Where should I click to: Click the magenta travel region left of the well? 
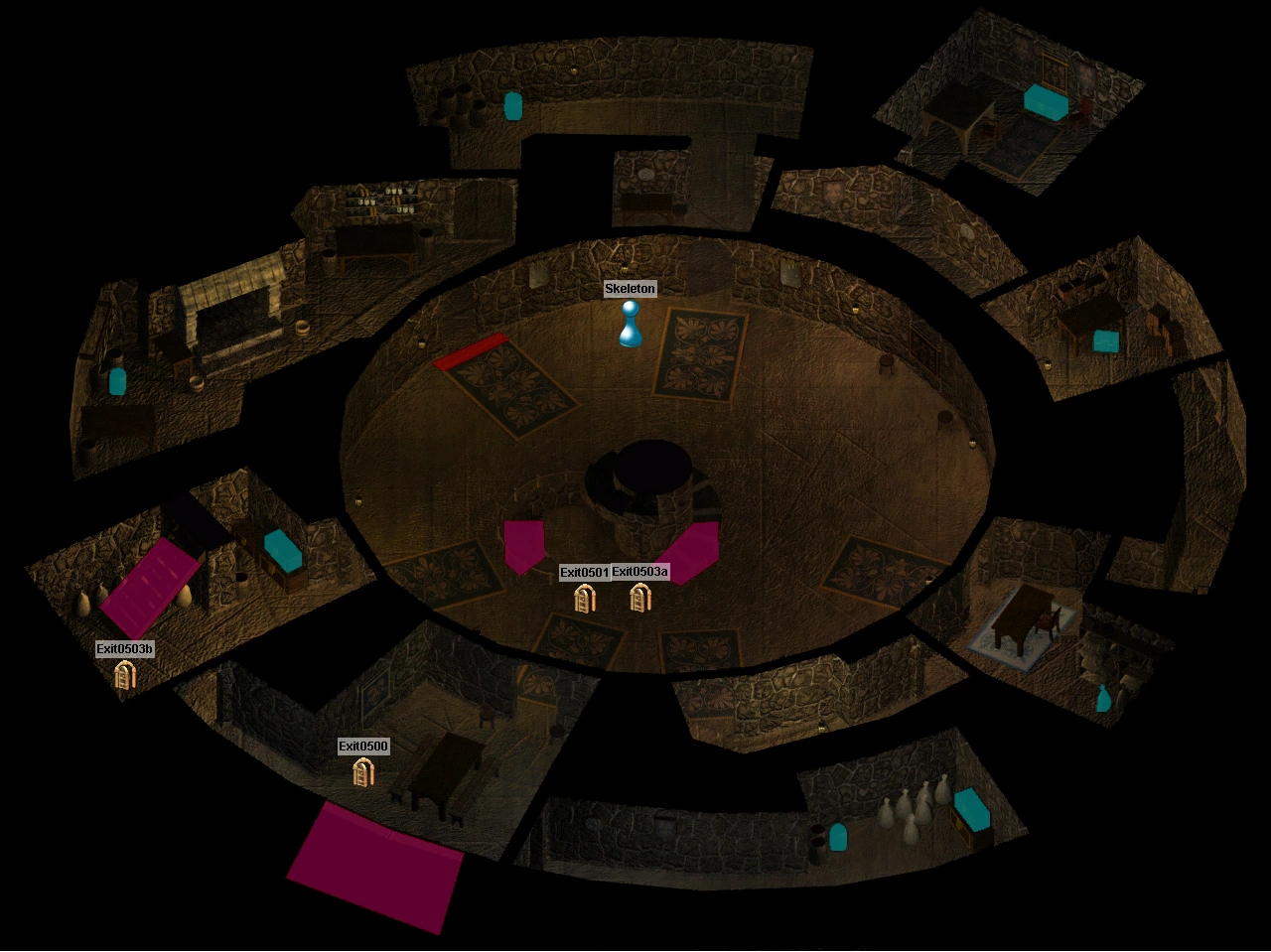[526, 541]
